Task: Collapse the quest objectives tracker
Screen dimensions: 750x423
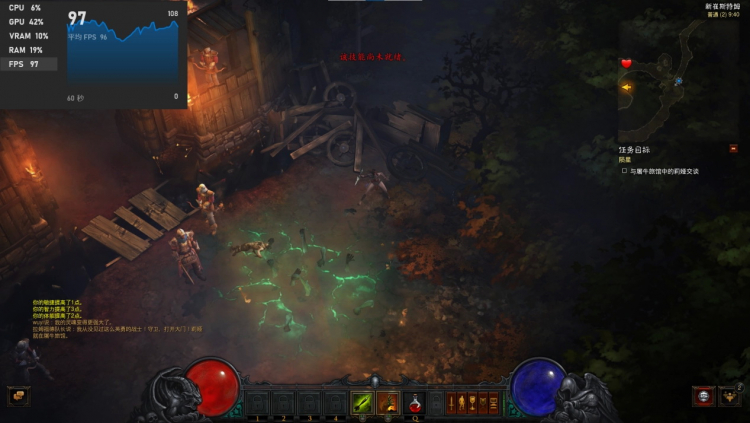Action: tap(733, 148)
